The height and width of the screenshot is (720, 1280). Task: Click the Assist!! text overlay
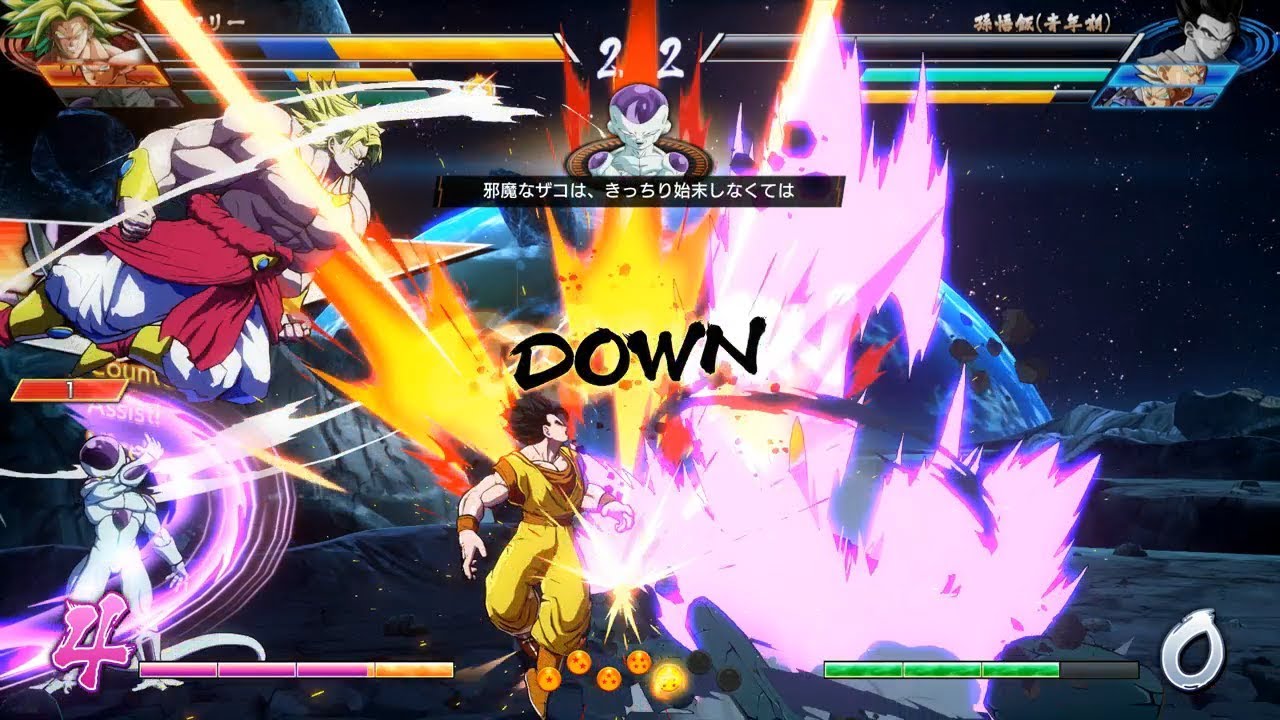[124, 411]
